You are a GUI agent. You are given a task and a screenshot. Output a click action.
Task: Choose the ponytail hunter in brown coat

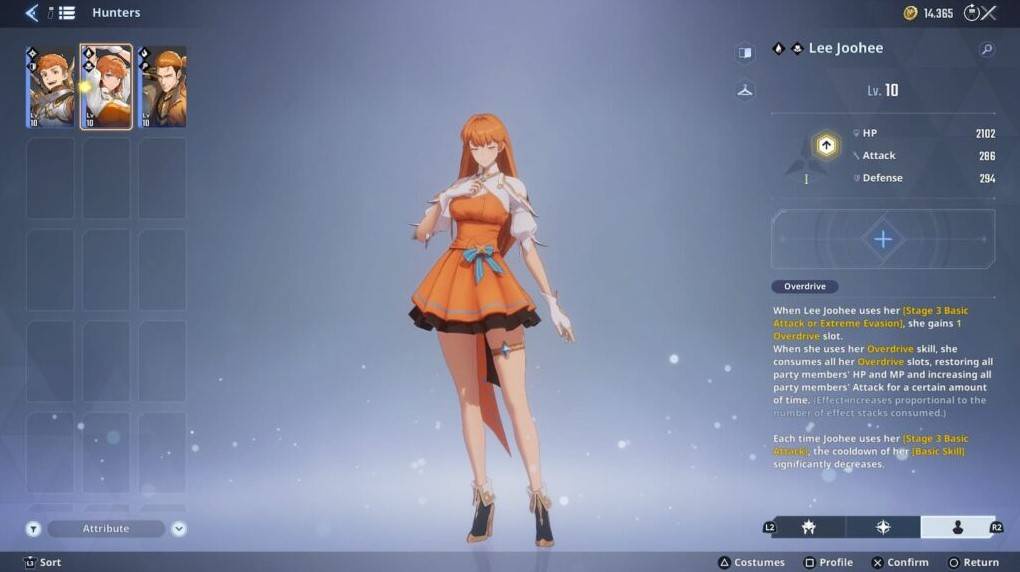point(162,87)
